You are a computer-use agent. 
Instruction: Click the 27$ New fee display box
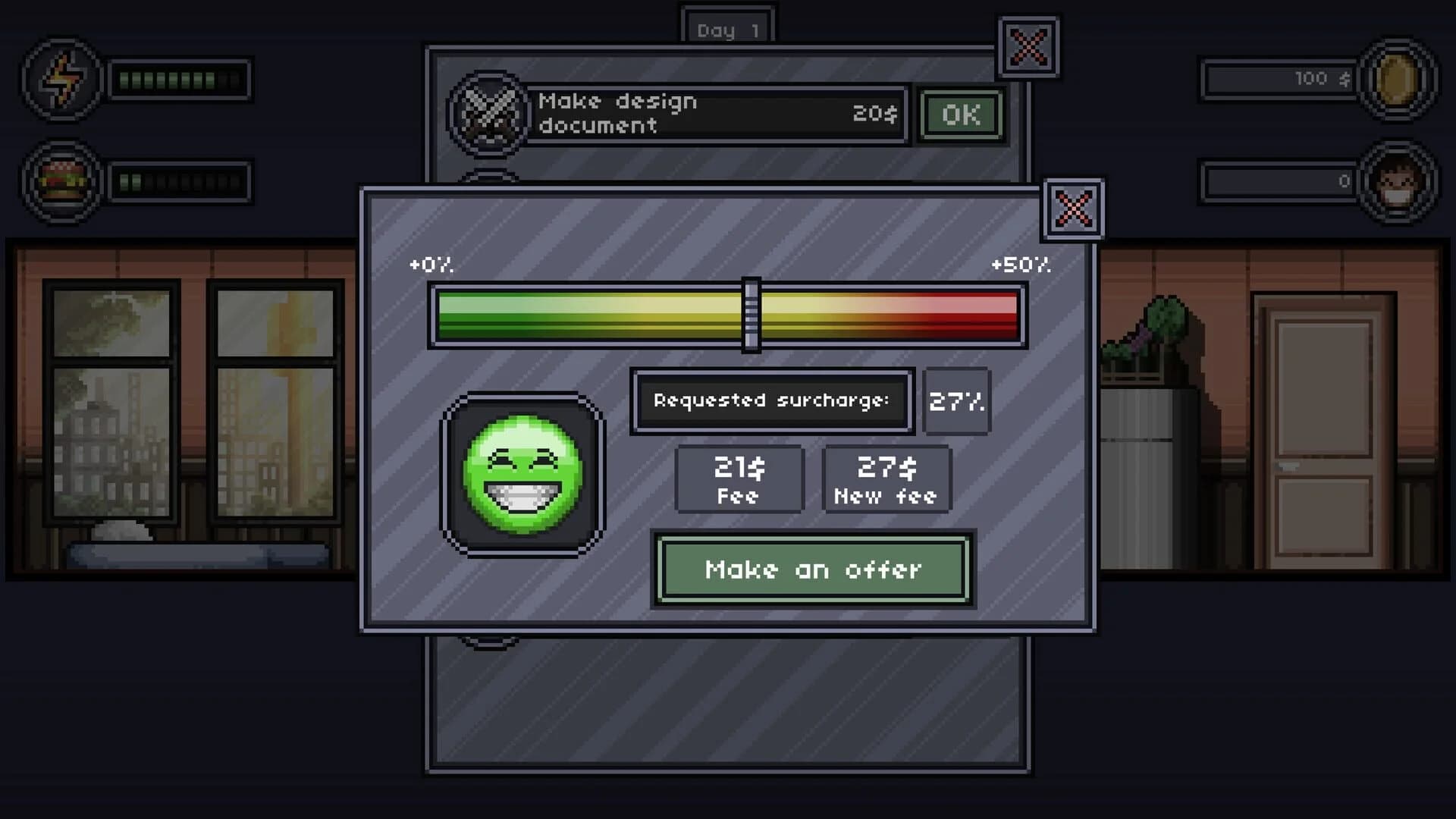886,479
